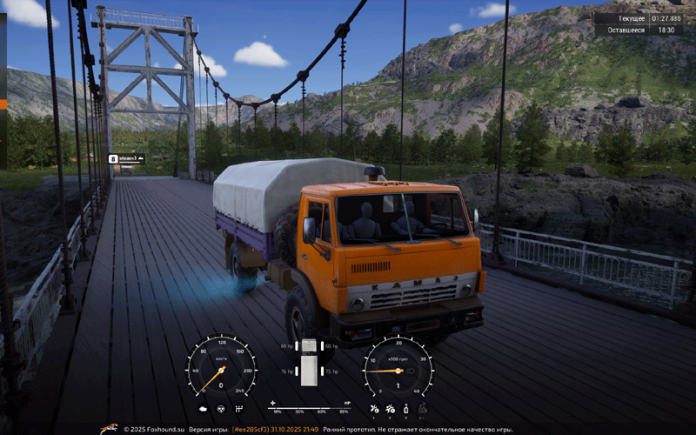This screenshot has width=696, height=435.
Task: Click the wheel icon between engine and gearbox
Action: pyautogui.click(x=220, y=408)
